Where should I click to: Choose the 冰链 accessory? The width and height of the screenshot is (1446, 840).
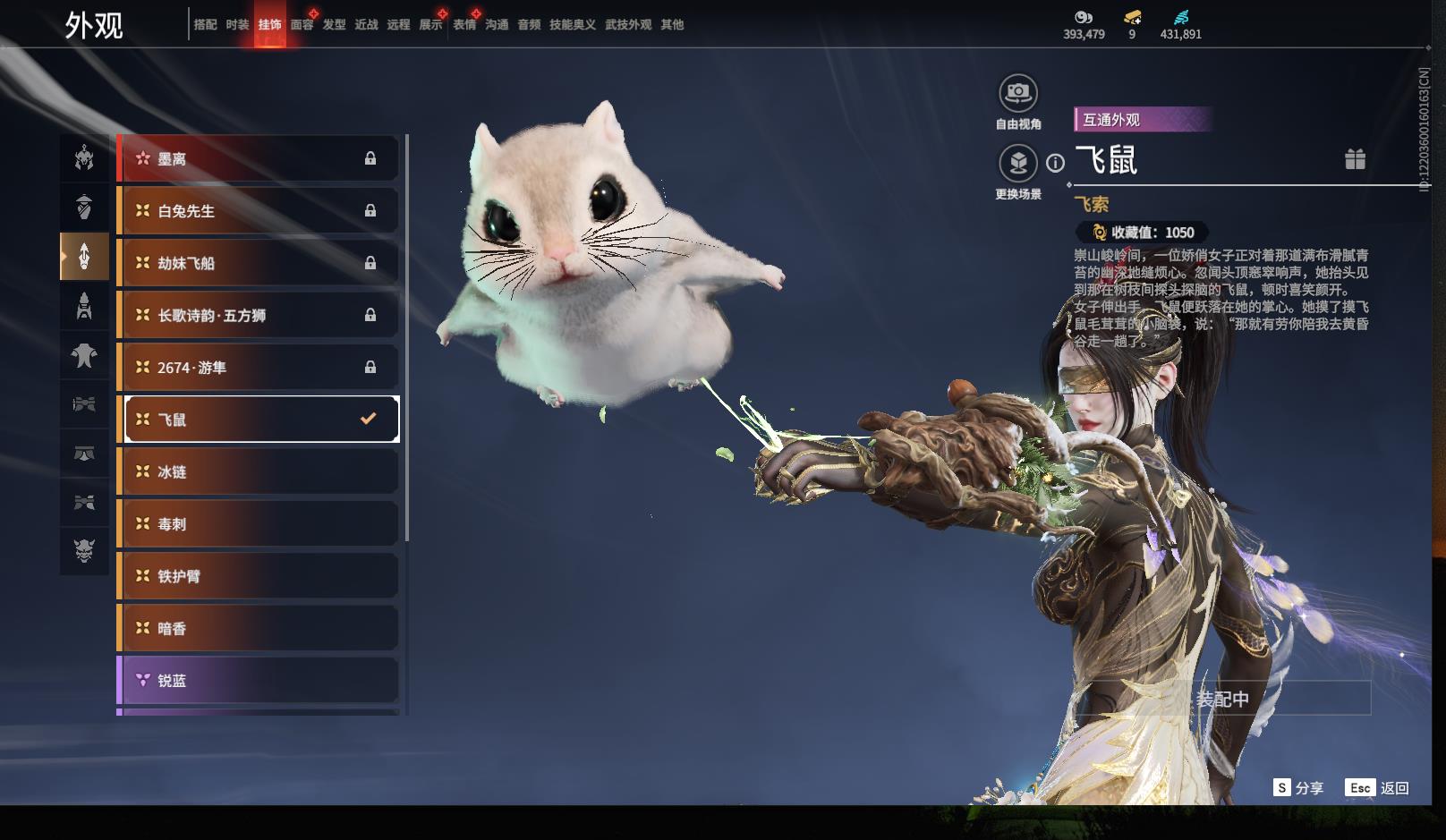(x=258, y=471)
